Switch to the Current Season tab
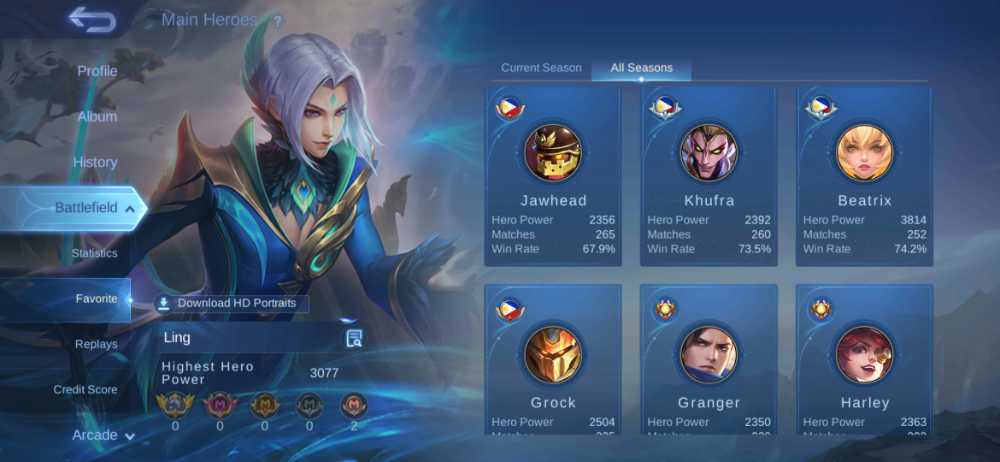The width and height of the screenshot is (1000, 462). pos(541,68)
